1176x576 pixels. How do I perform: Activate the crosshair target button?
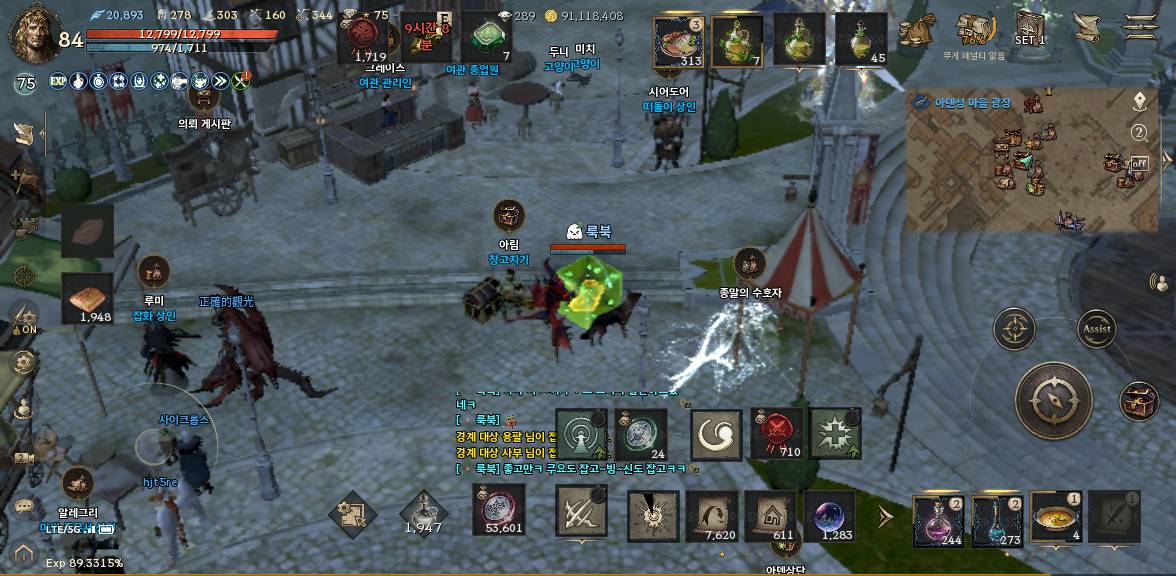(1014, 328)
